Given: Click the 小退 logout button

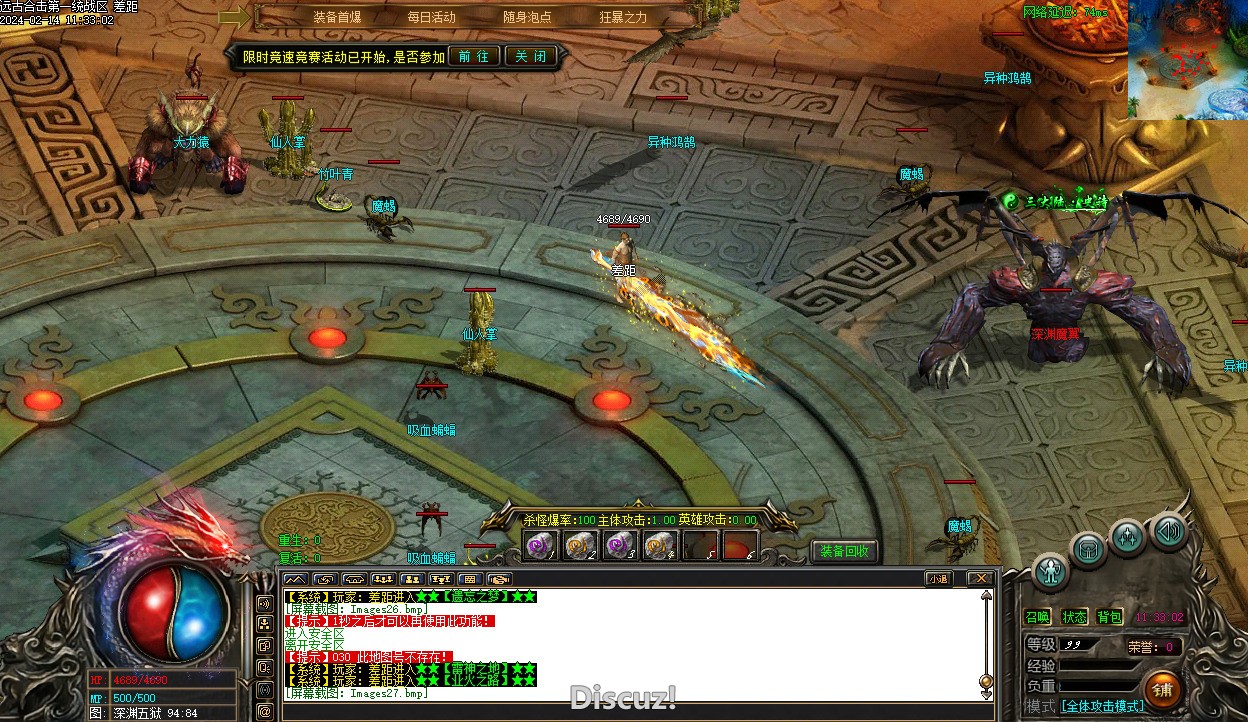Looking at the screenshot, I should coord(938,578).
